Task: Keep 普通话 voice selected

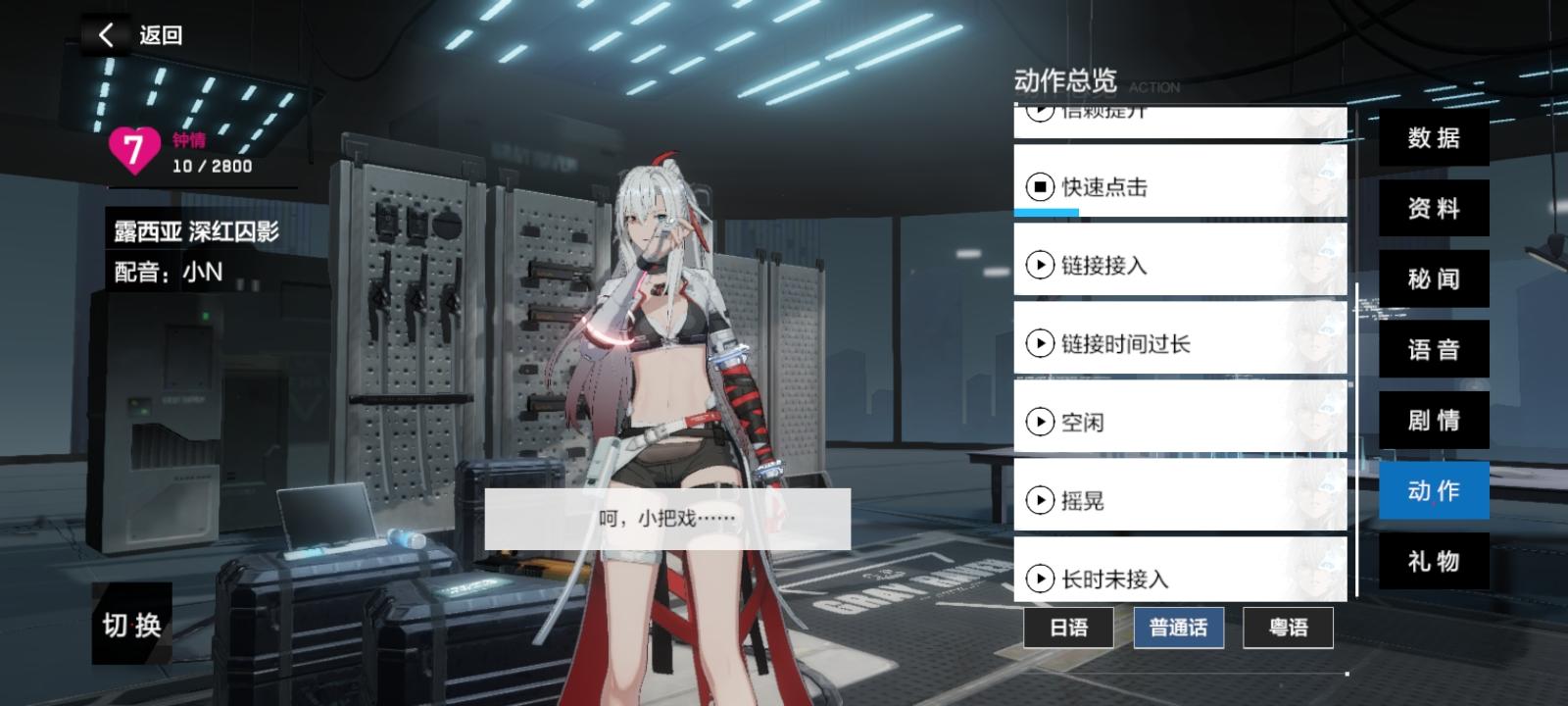Action: coord(1178,628)
